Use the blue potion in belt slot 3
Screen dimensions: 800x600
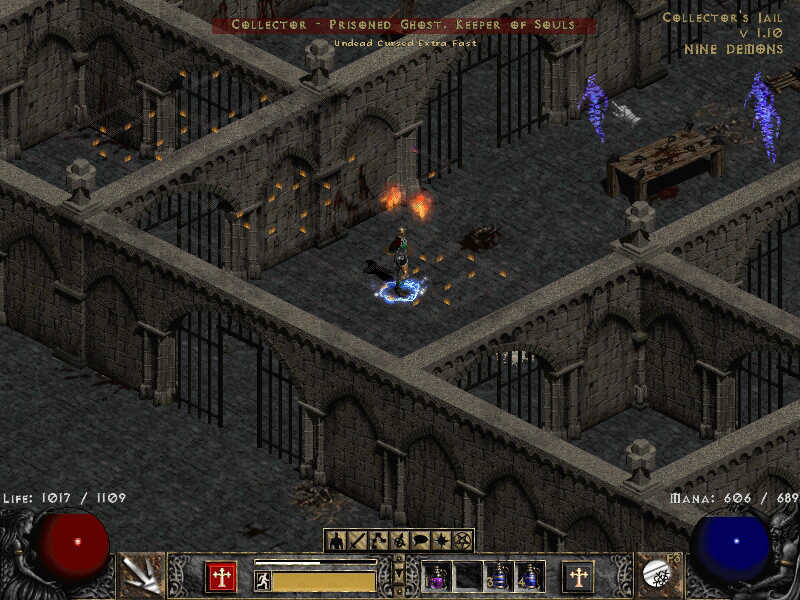click(x=499, y=577)
